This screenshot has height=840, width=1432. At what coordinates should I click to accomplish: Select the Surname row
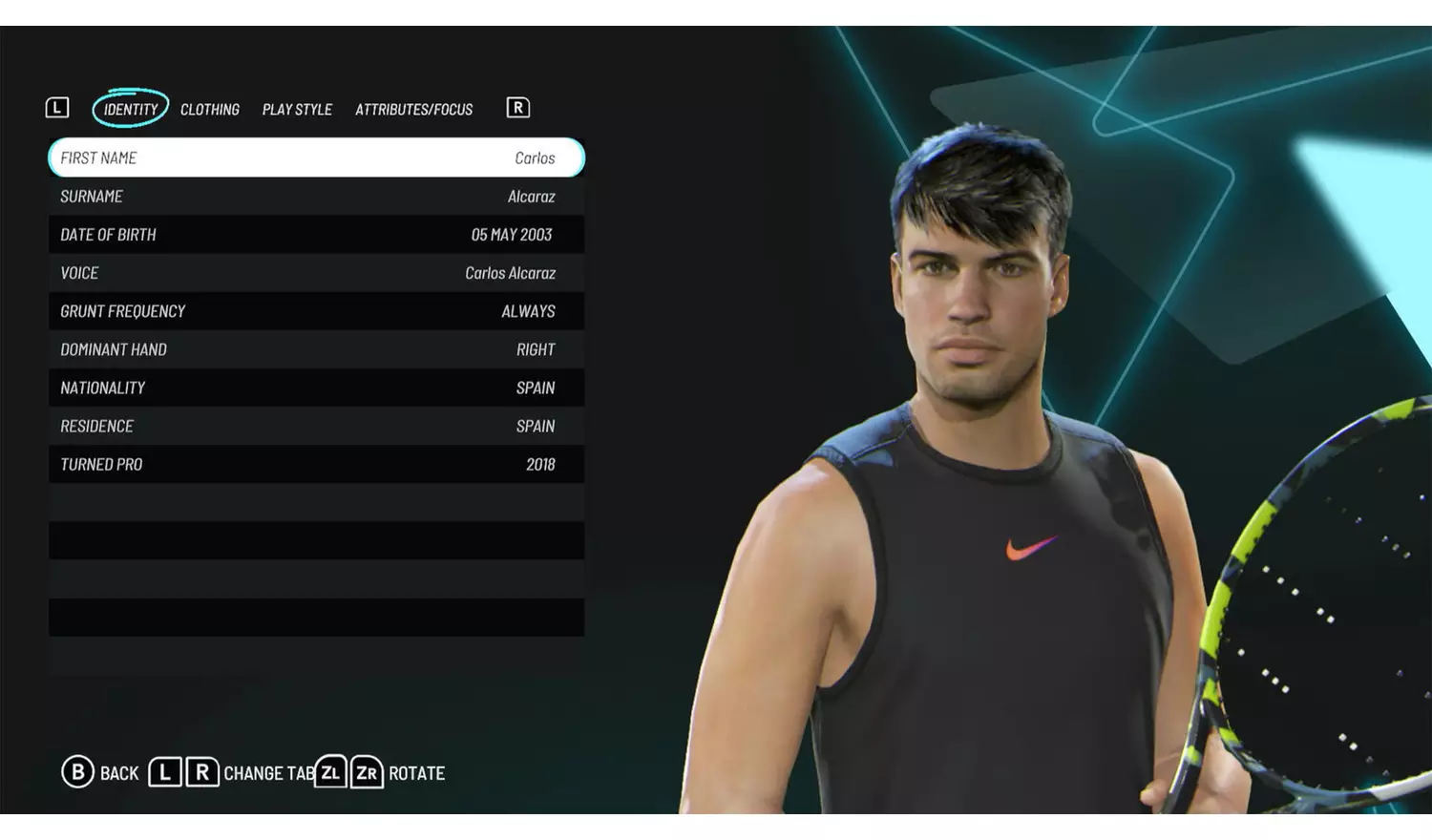coord(316,197)
